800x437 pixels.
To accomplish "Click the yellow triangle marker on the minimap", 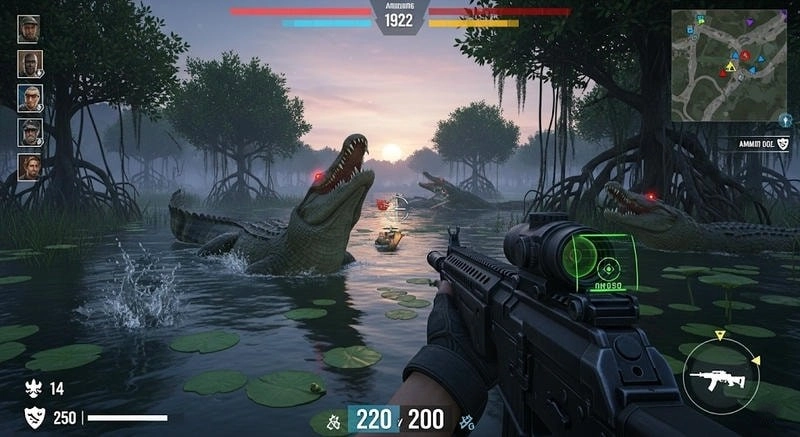I will pos(731,66).
